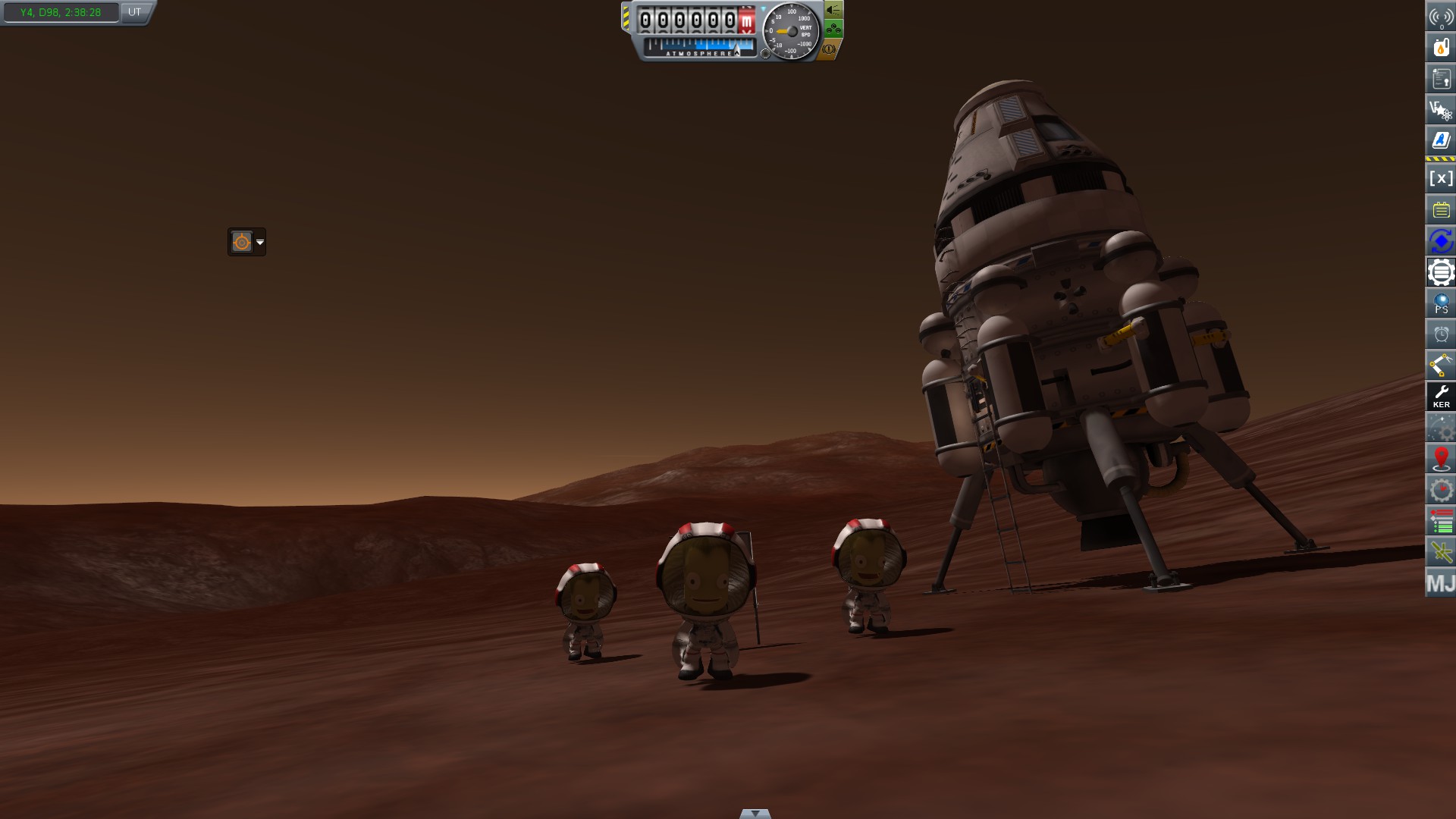Open the white gear list icon
The image size is (1456, 819).
click(x=1441, y=272)
